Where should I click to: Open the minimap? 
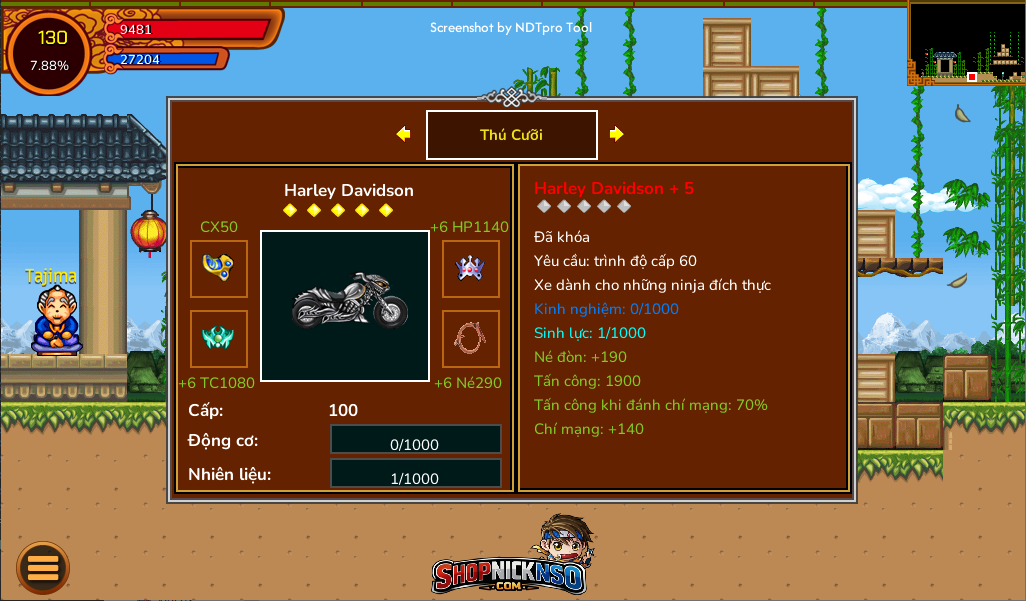click(x=966, y=42)
